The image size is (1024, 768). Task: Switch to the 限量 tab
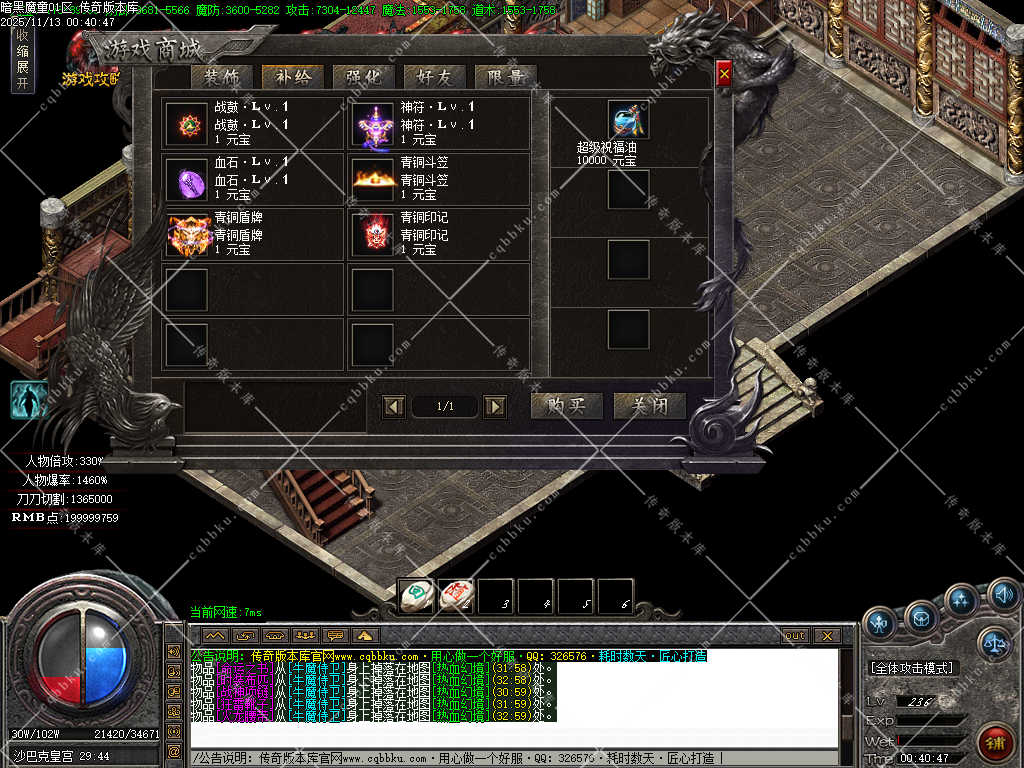click(x=506, y=78)
